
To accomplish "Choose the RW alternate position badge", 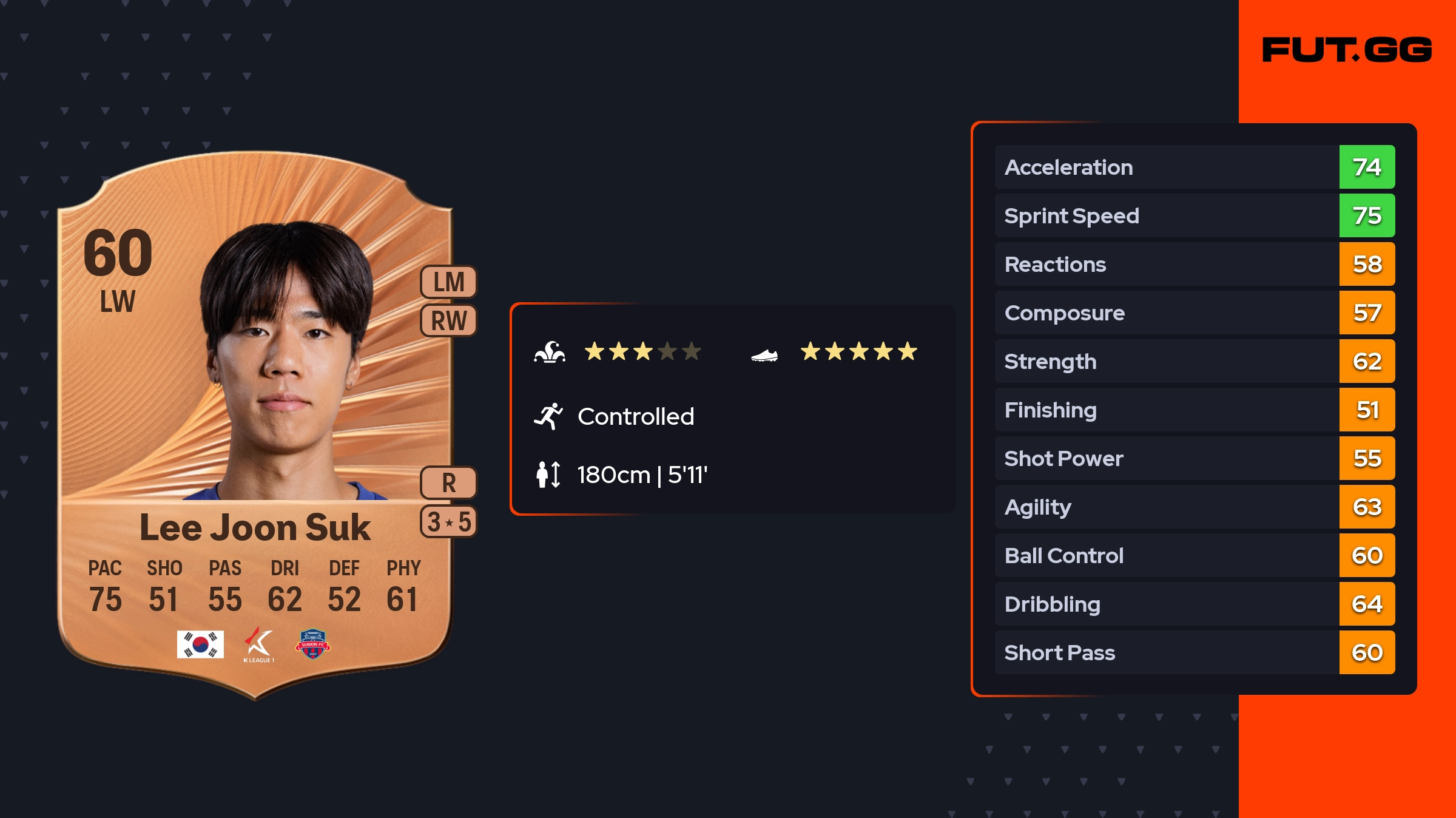I will (x=449, y=320).
